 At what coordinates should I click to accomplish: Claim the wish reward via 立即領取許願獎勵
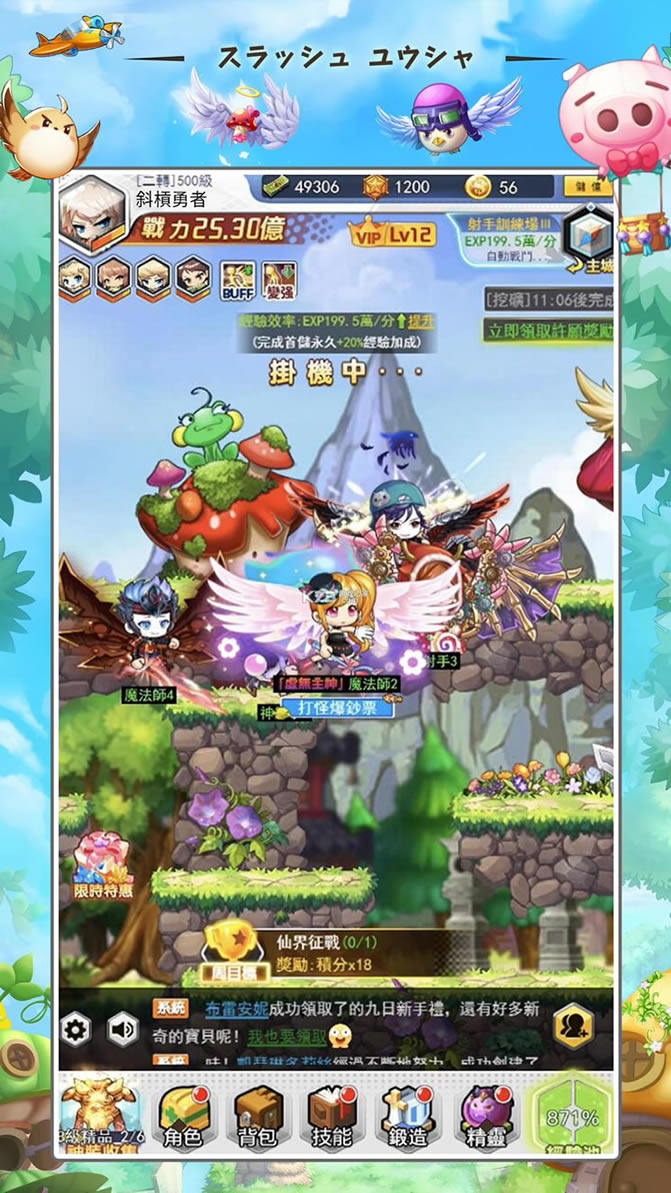548,330
